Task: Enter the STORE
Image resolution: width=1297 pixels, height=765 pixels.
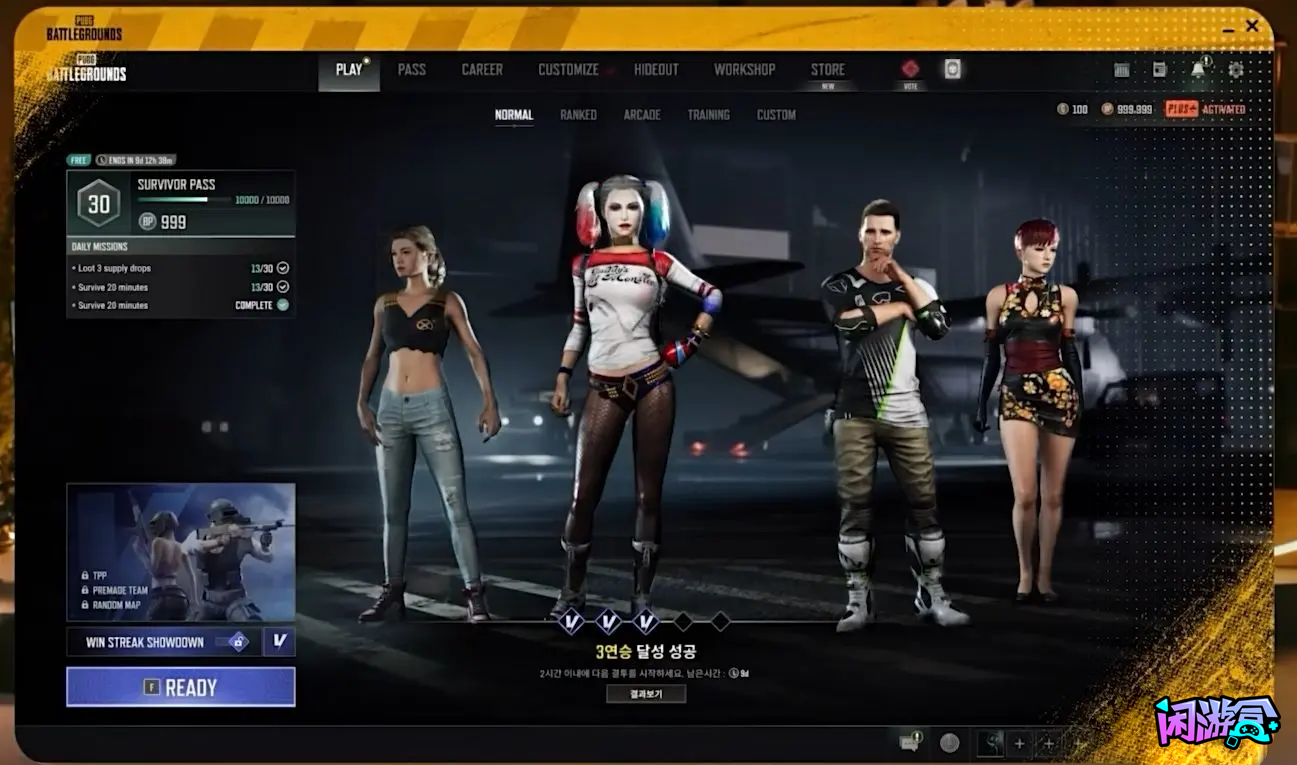Action: point(827,70)
